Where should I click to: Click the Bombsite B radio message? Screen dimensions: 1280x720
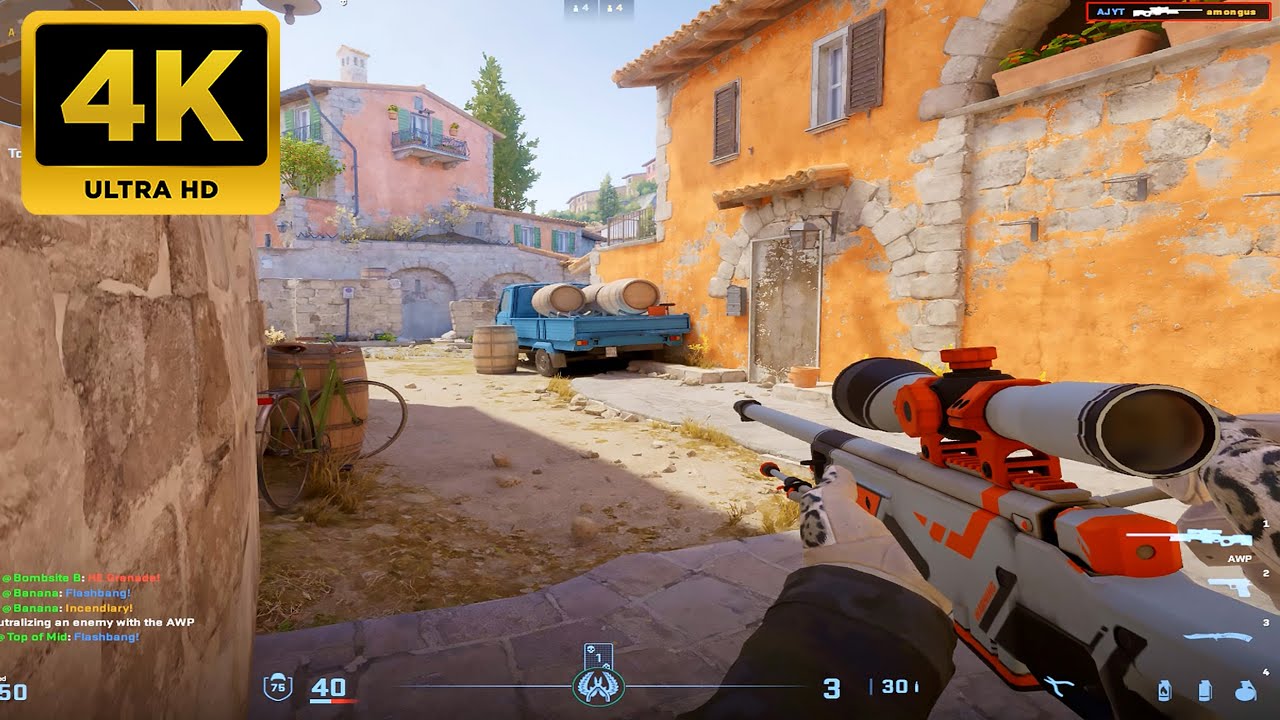click(x=82, y=578)
